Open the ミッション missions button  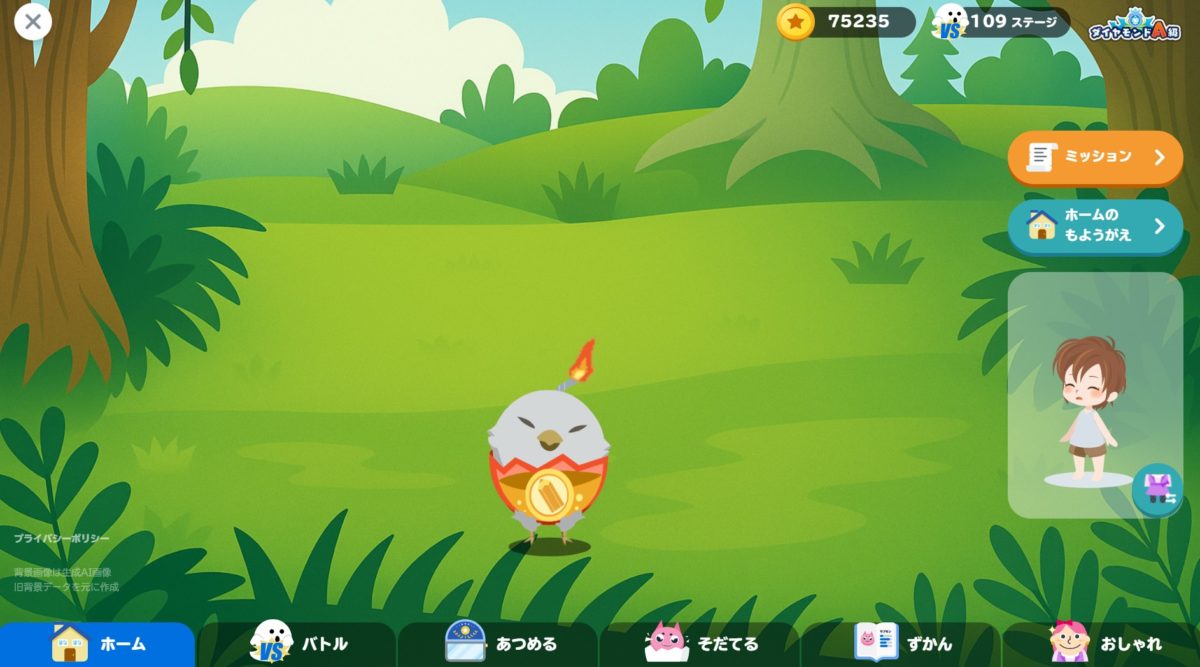click(1095, 157)
